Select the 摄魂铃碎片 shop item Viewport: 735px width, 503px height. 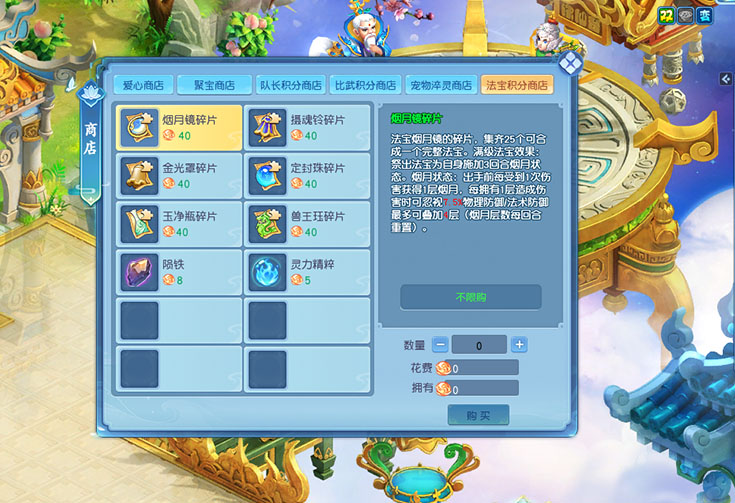coord(307,127)
